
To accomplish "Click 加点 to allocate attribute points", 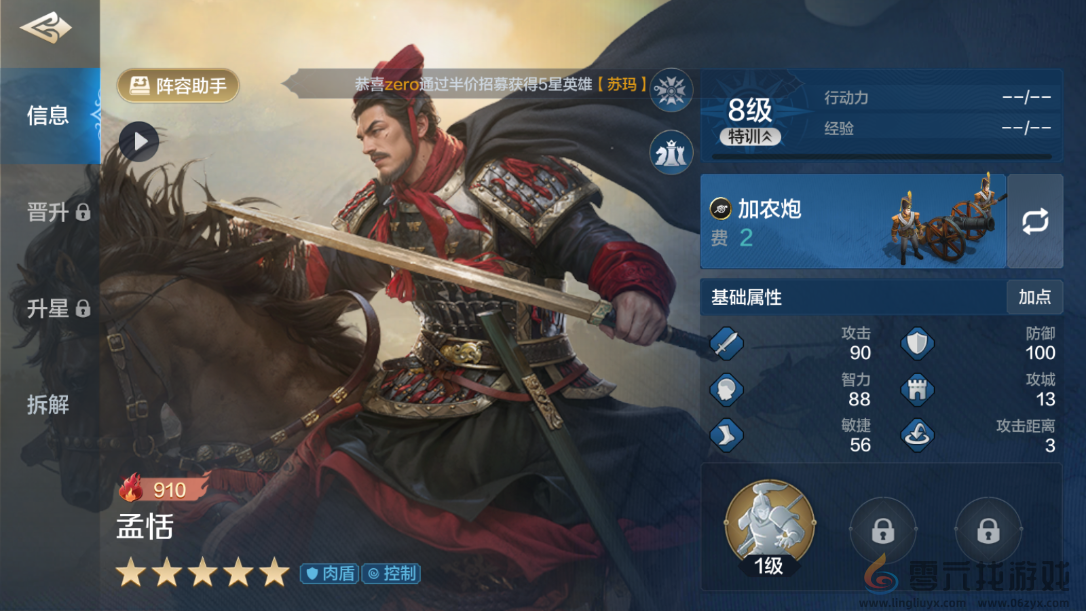I will (1034, 297).
